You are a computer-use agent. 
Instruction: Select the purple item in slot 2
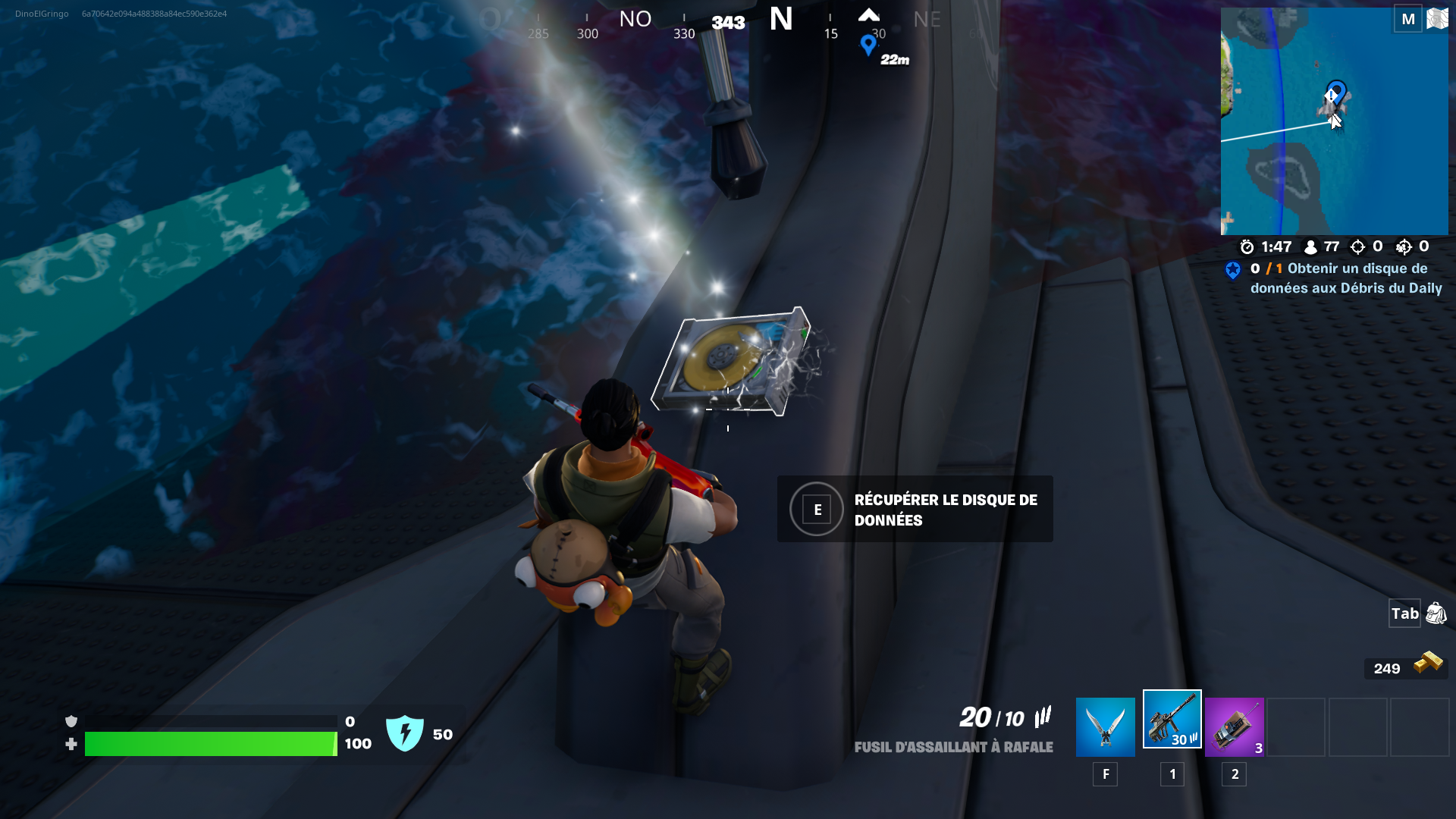point(1235,726)
